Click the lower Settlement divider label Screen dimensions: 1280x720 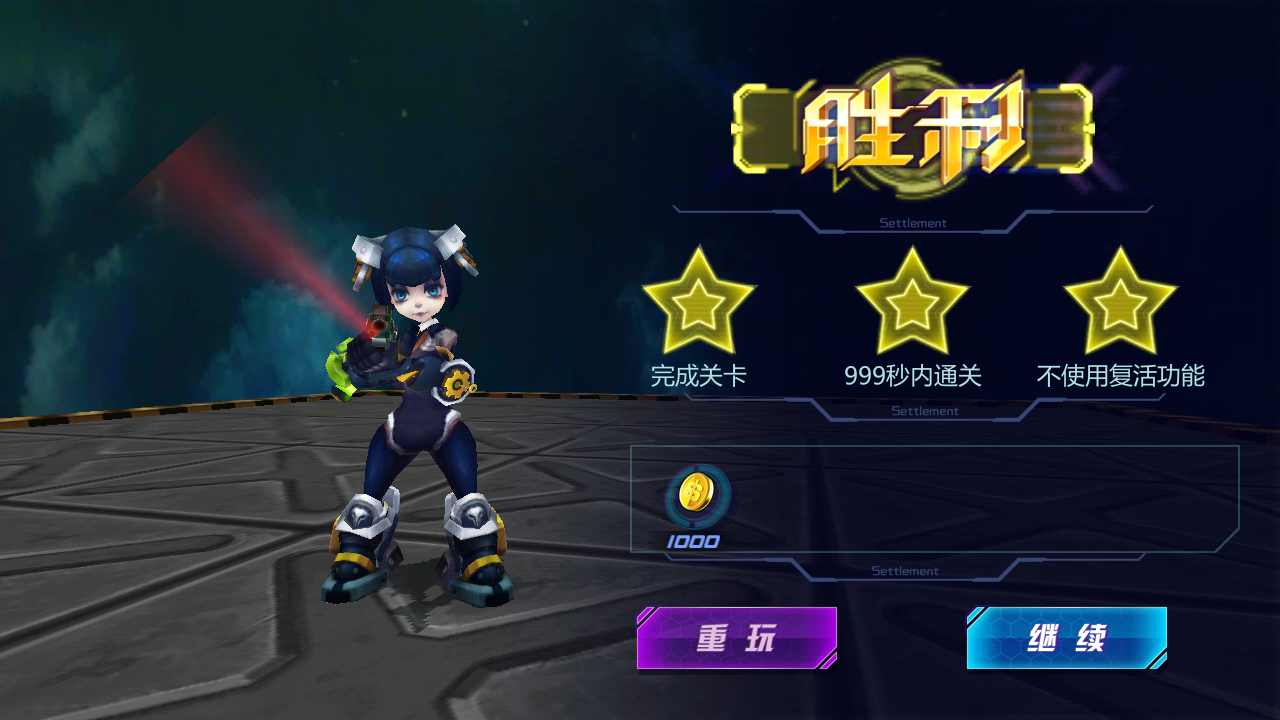click(x=905, y=570)
